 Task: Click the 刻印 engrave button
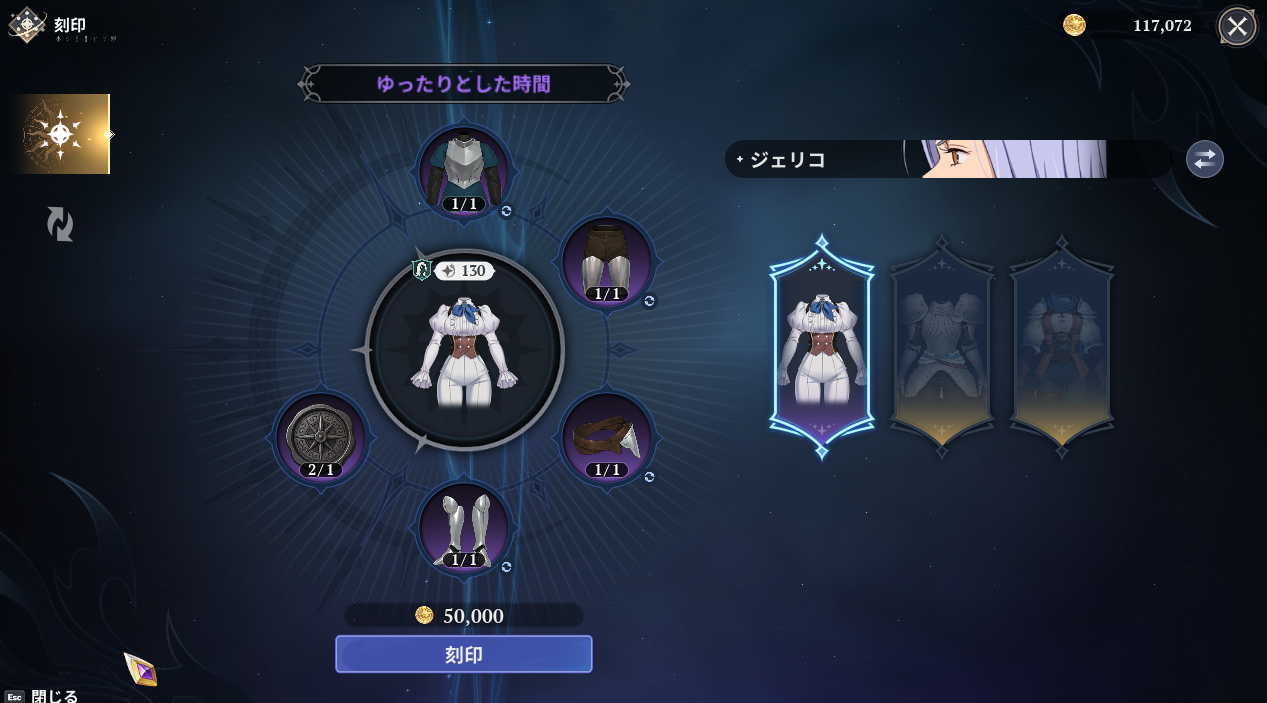(x=463, y=654)
